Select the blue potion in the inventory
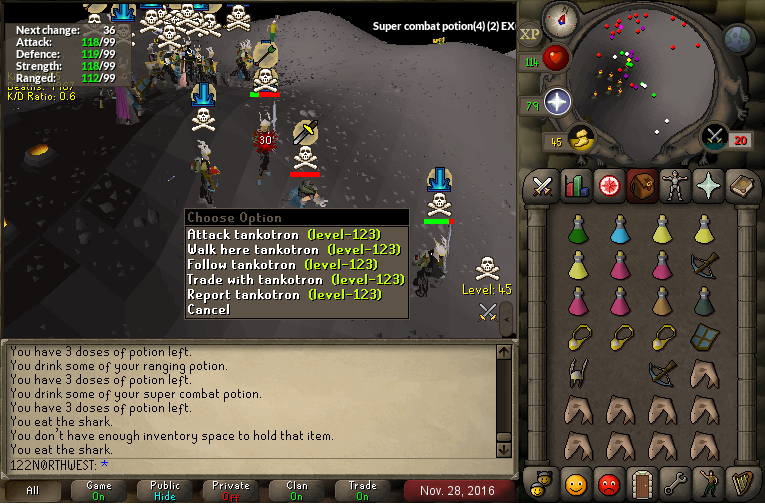Viewport: 765px width, 504px height. click(620, 230)
